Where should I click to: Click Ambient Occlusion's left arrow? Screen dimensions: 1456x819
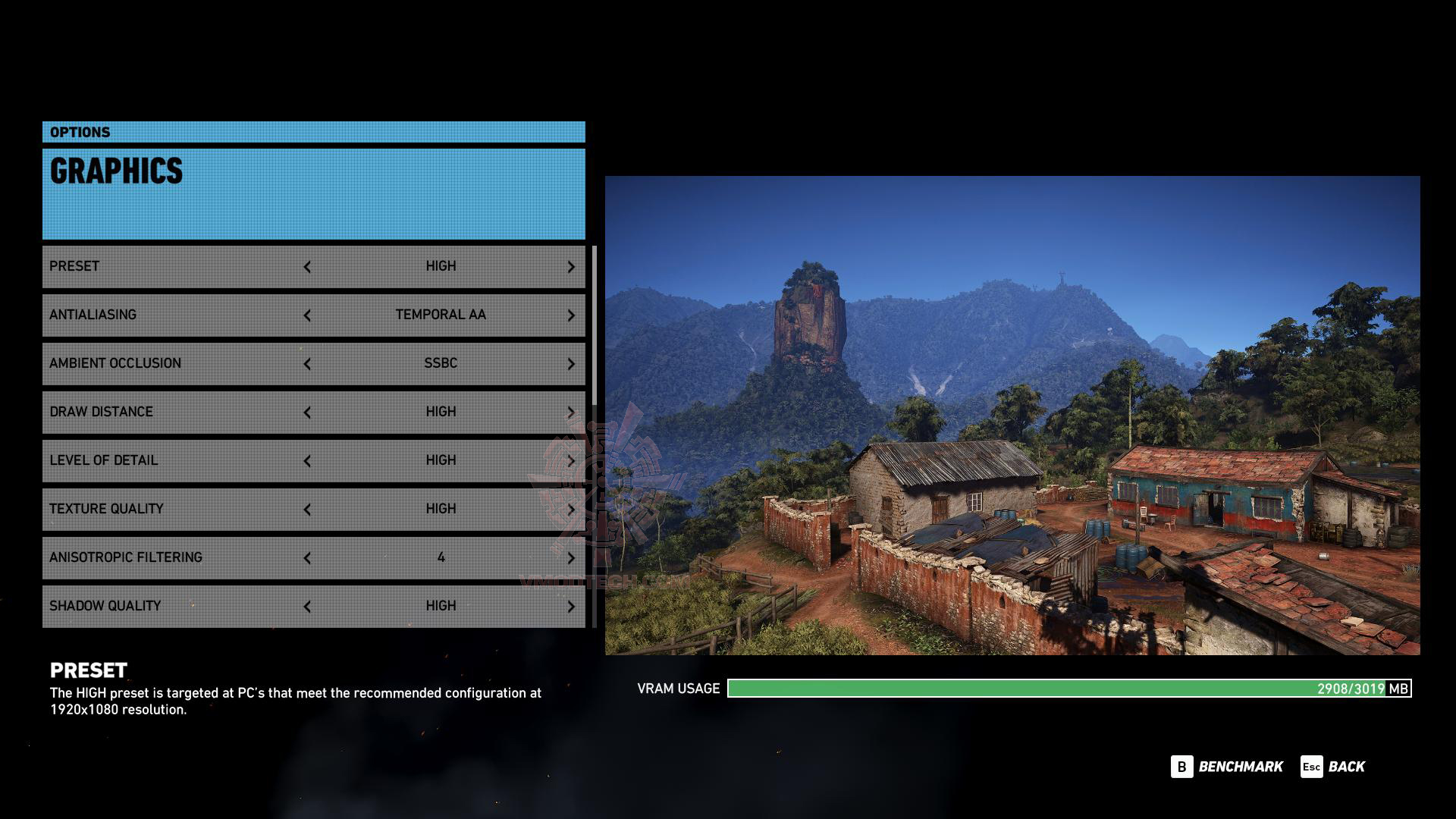[307, 364]
